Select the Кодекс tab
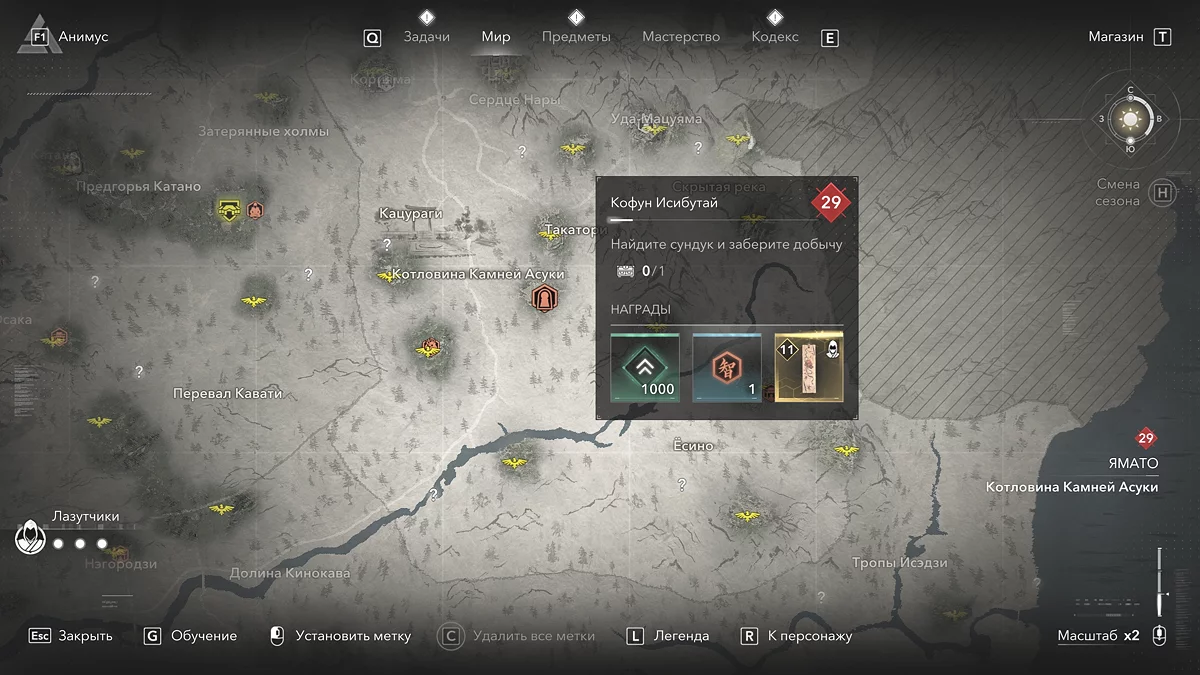The height and width of the screenshot is (675, 1200). click(775, 37)
